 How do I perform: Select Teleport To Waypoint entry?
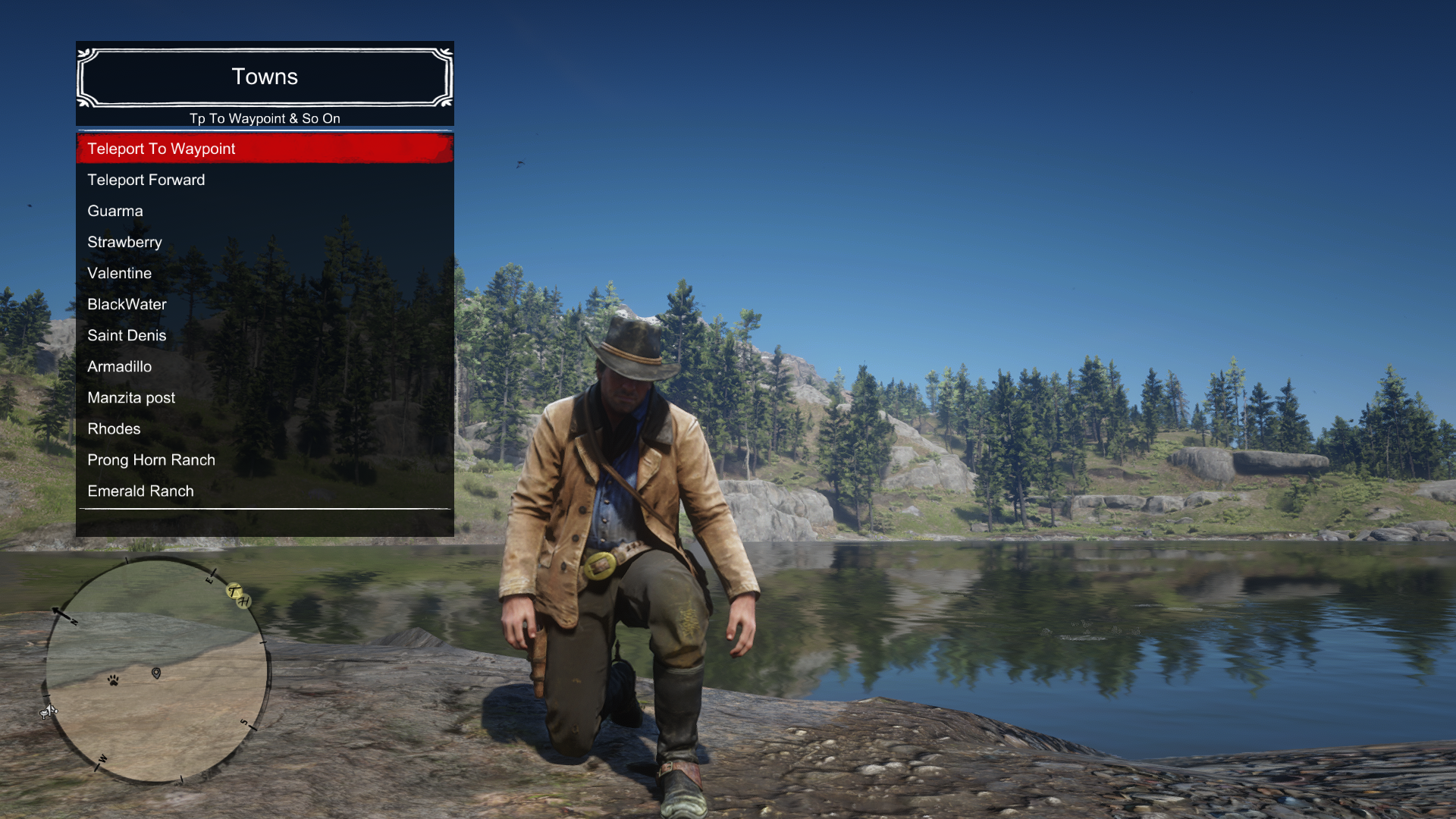pos(265,149)
